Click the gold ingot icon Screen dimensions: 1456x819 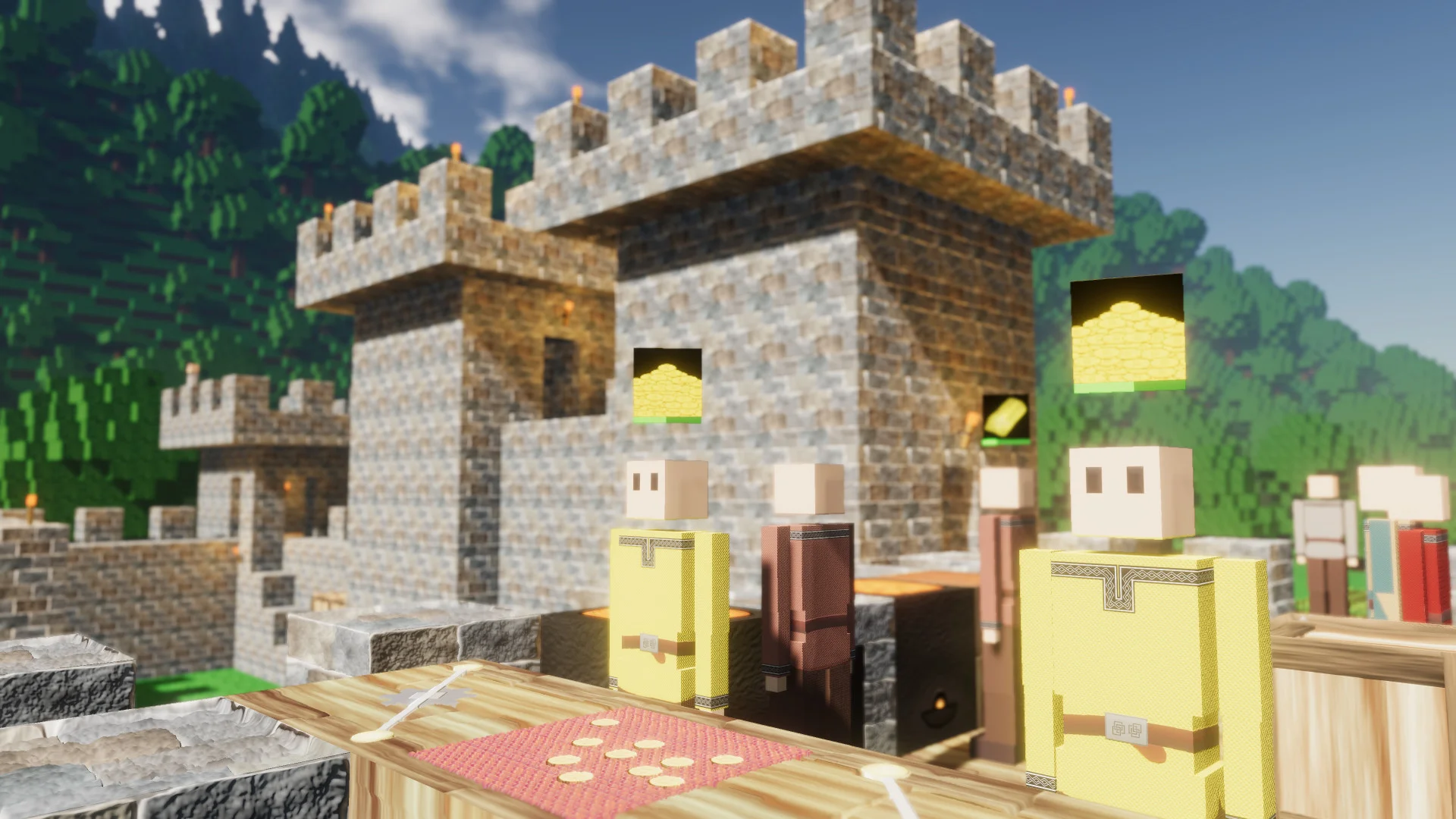pos(1006,417)
